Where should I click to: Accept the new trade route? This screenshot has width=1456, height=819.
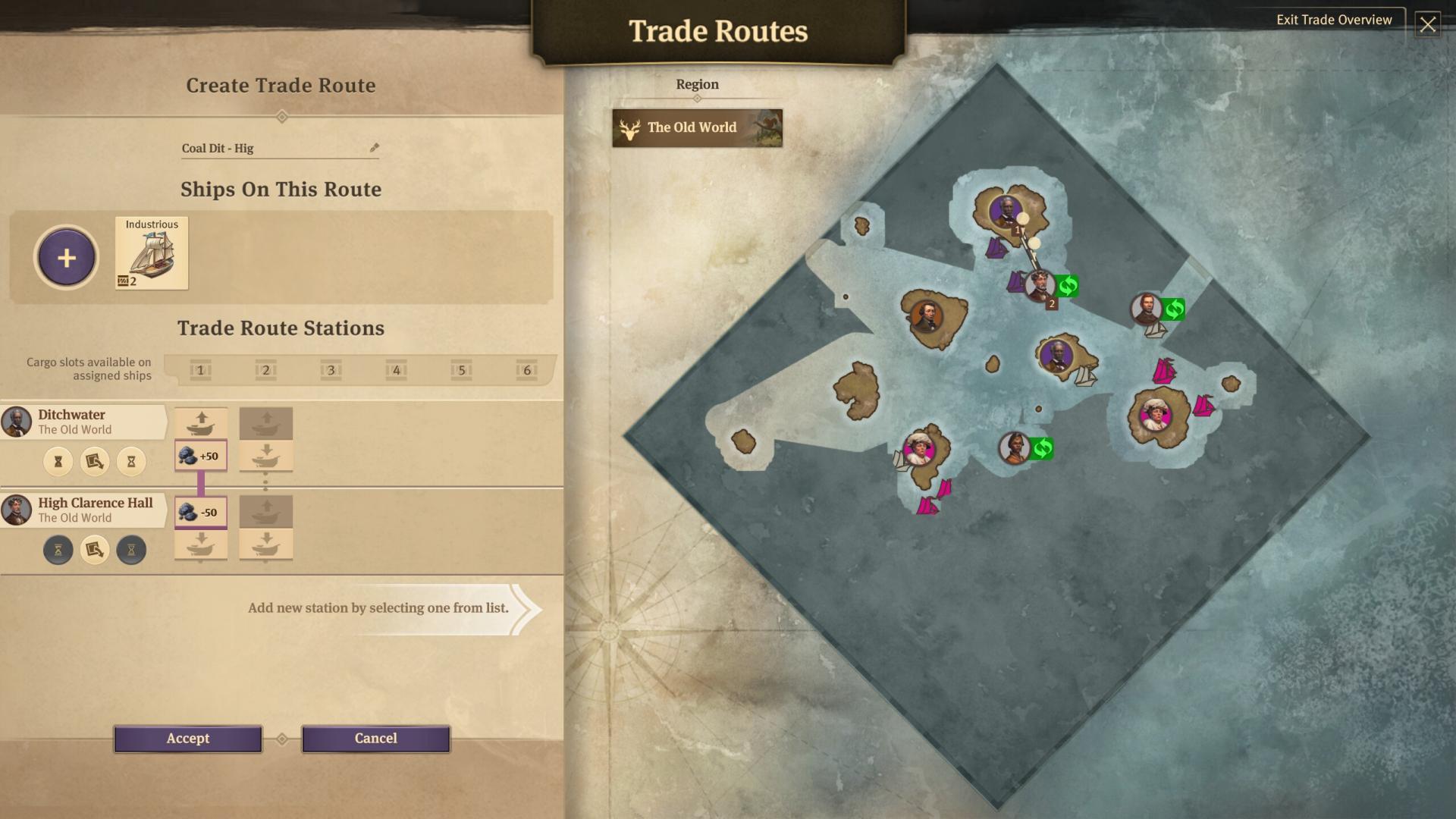pyautogui.click(x=187, y=739)
